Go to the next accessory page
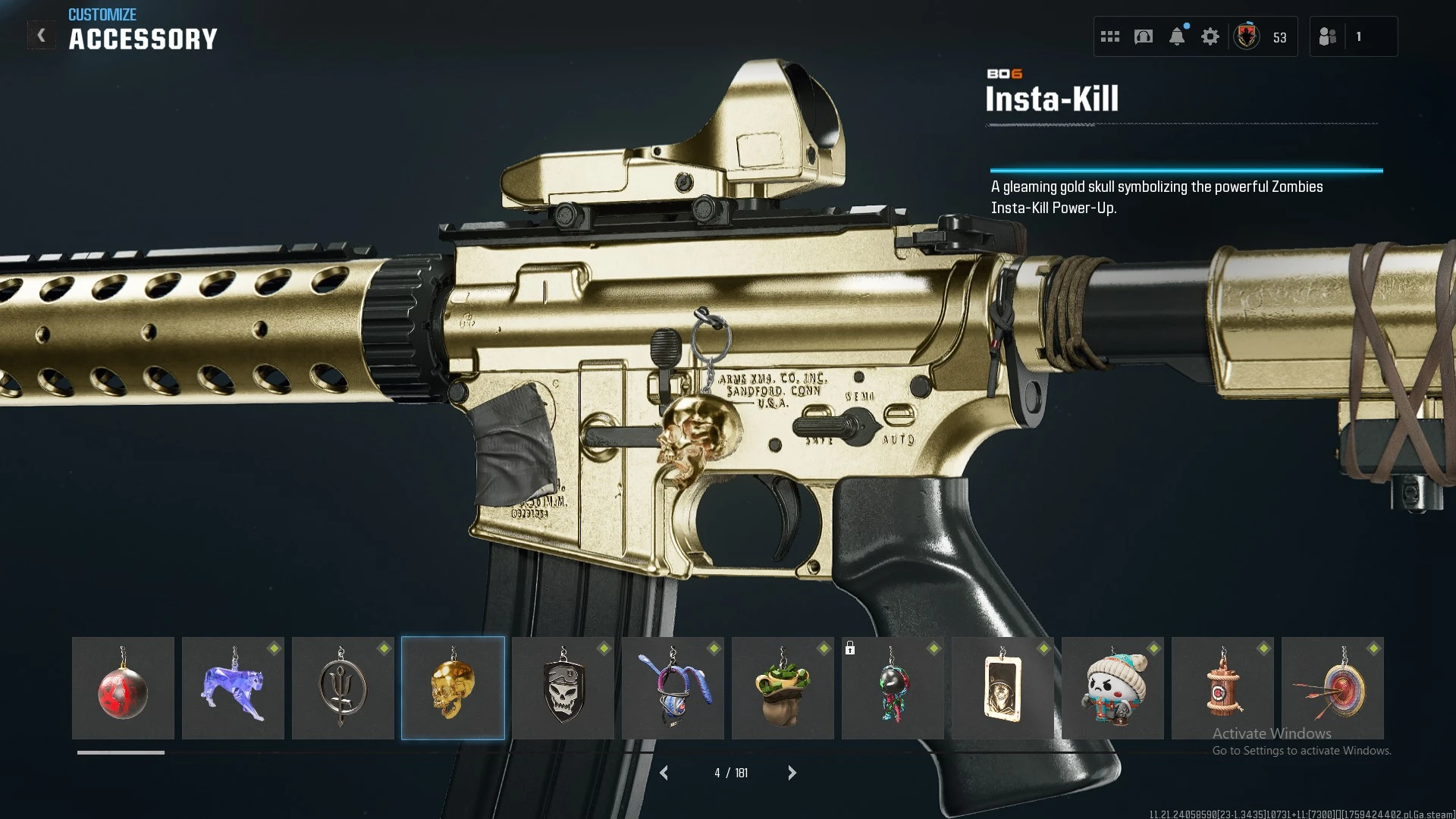 [x=792, y=773]
